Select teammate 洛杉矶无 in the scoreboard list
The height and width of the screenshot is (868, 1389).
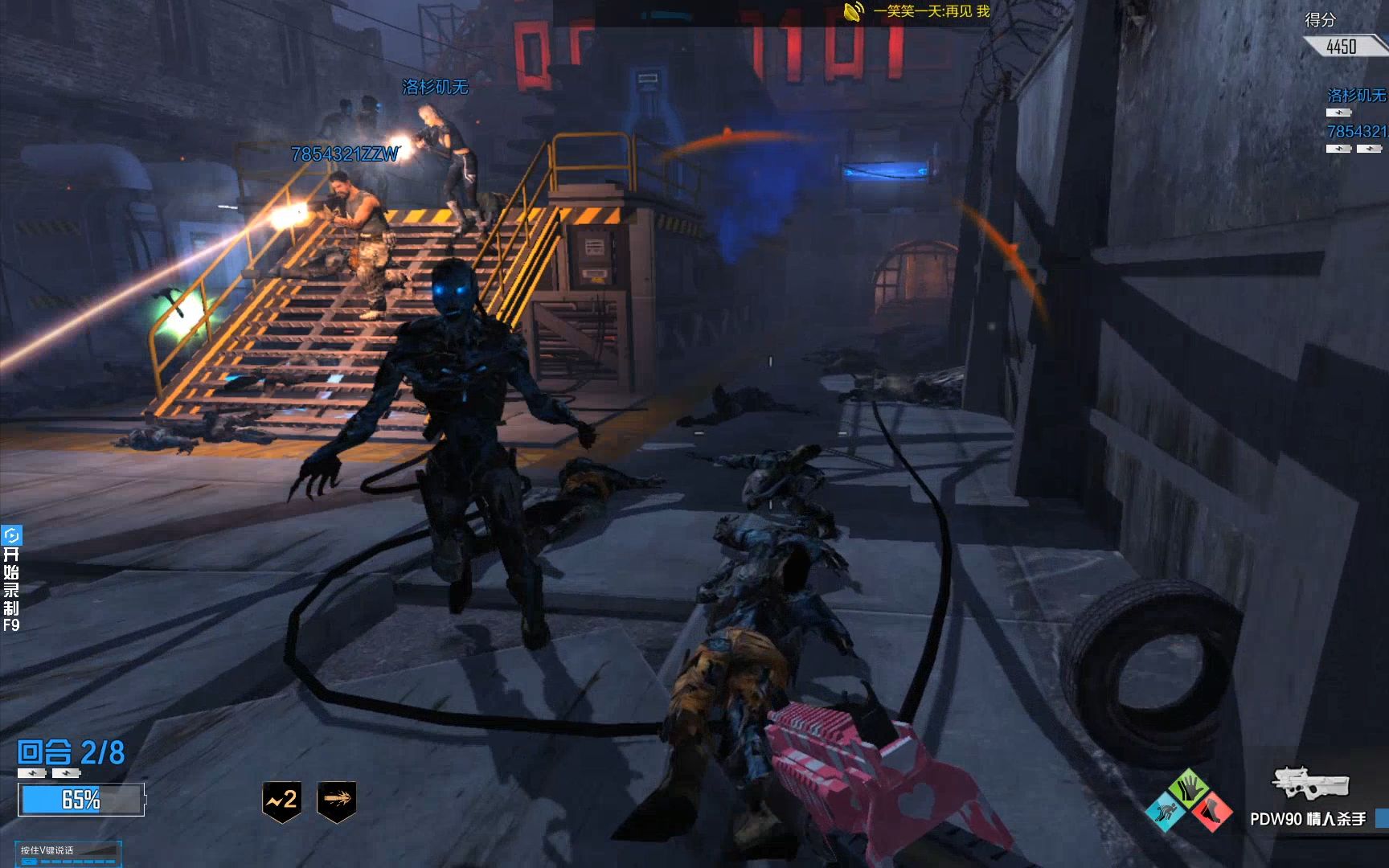pos(1356,96)
